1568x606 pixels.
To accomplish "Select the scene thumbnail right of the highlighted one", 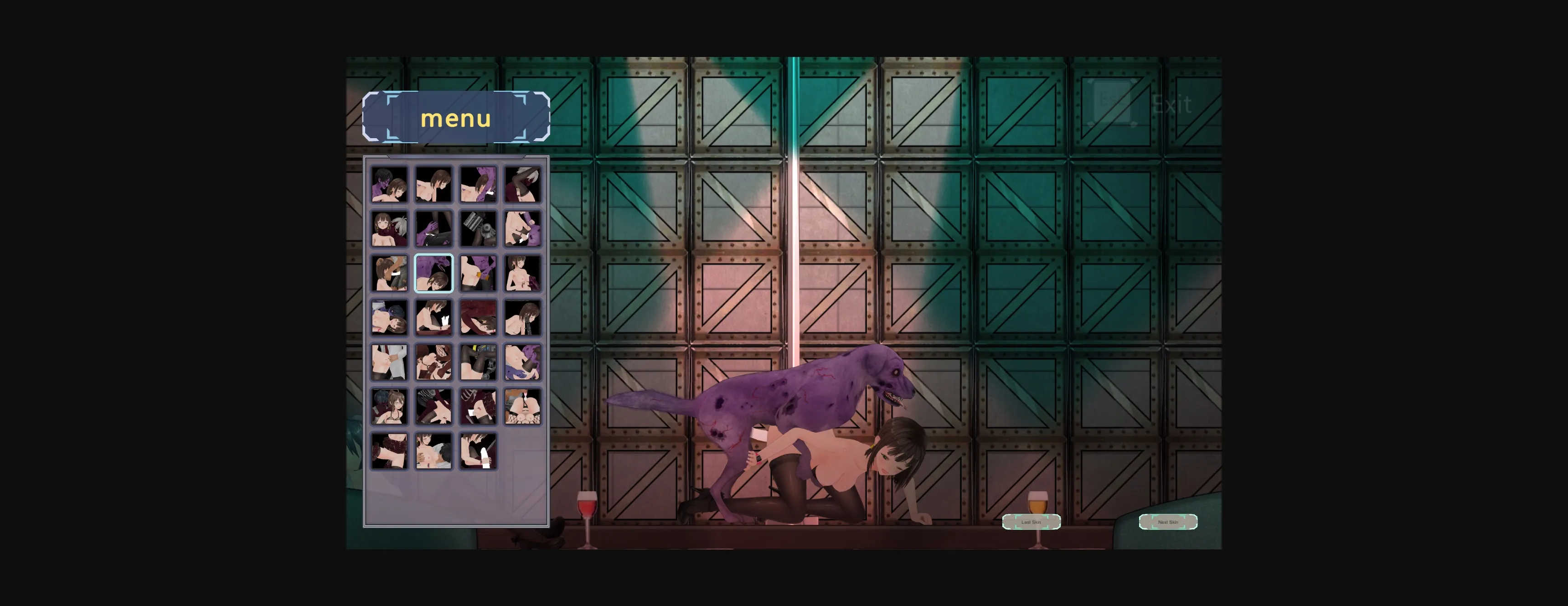I will [479, 274].
